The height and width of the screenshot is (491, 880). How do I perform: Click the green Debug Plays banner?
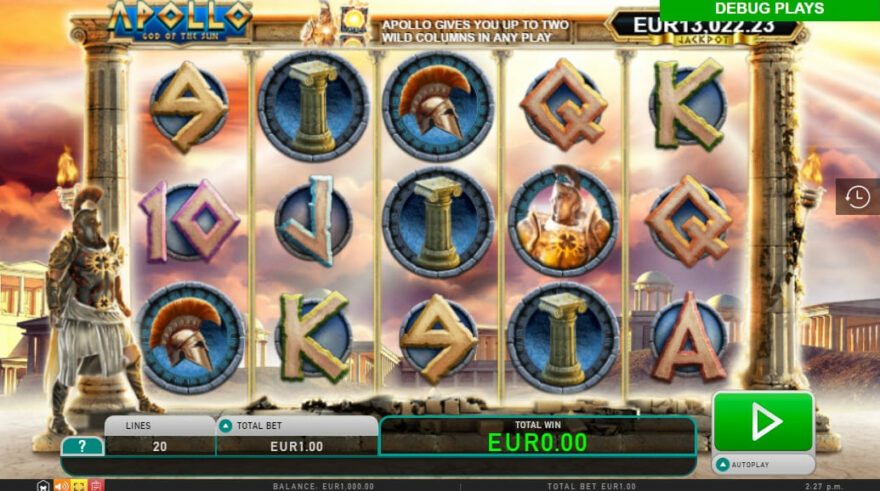click(x=769, y=9)
